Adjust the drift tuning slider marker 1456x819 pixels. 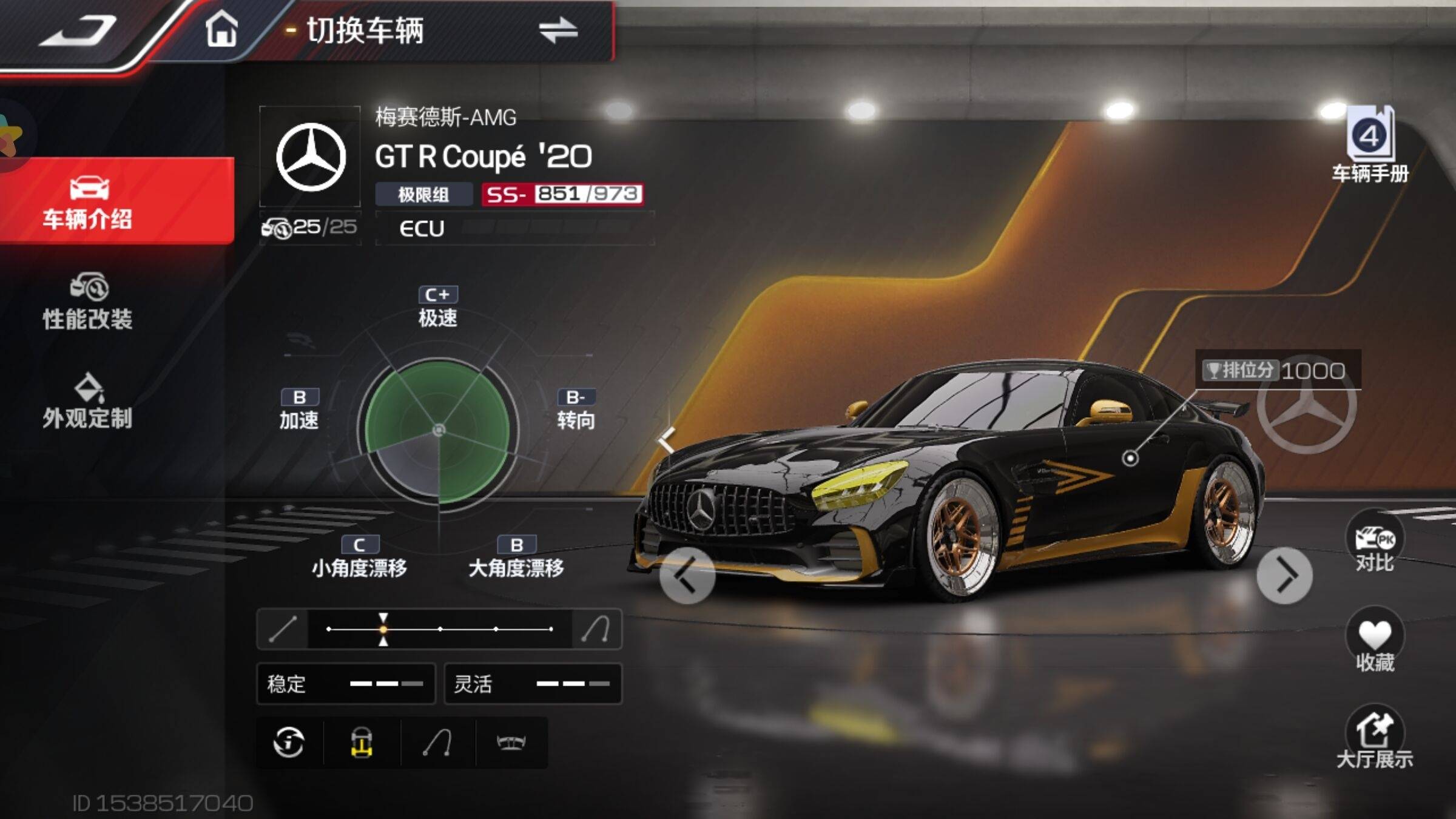click(x=383, y=629)
